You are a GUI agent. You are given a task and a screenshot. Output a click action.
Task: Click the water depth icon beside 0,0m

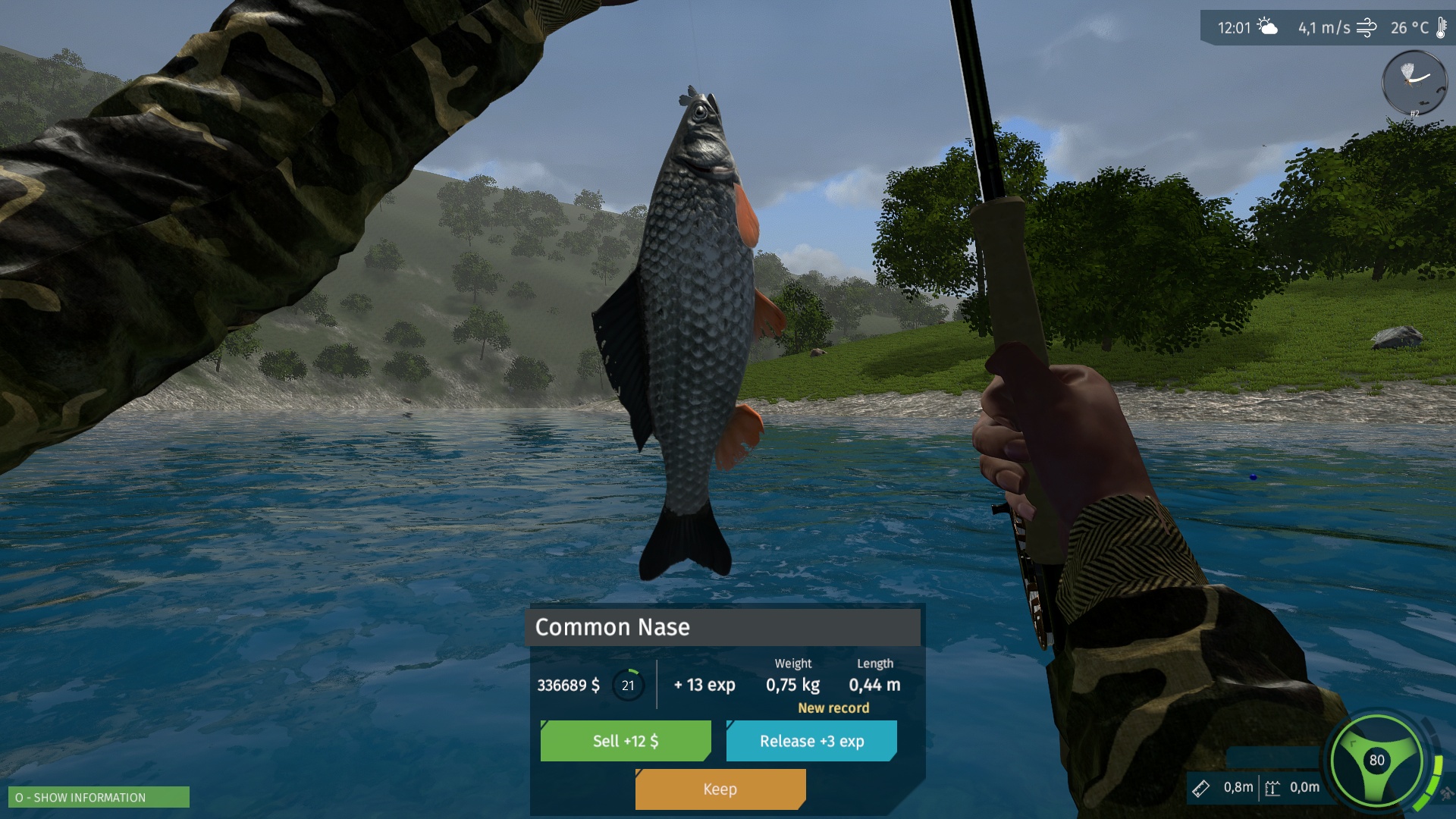tap(1271, 787)
